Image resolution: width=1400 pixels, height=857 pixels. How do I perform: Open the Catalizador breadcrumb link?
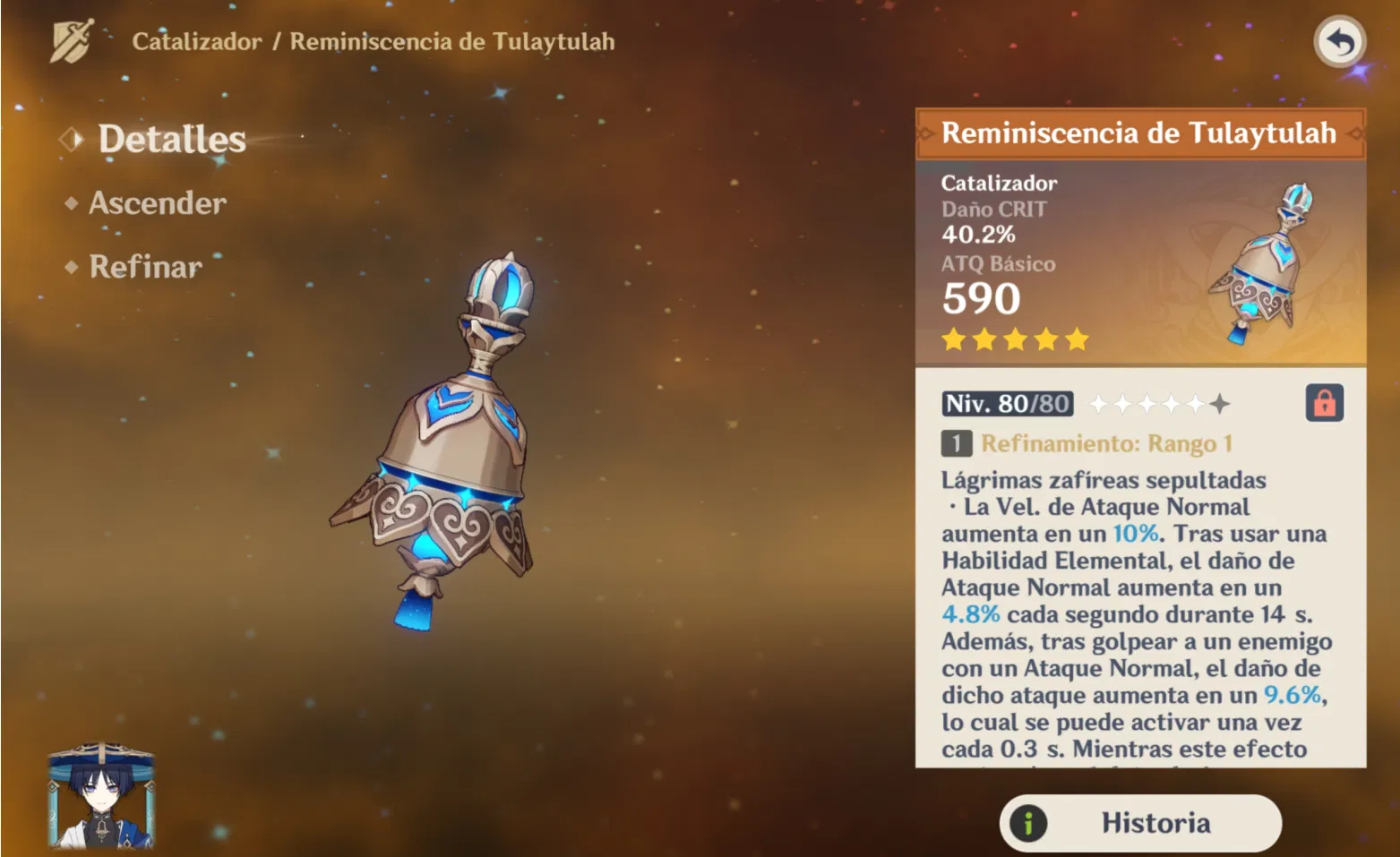click(195, 41)
